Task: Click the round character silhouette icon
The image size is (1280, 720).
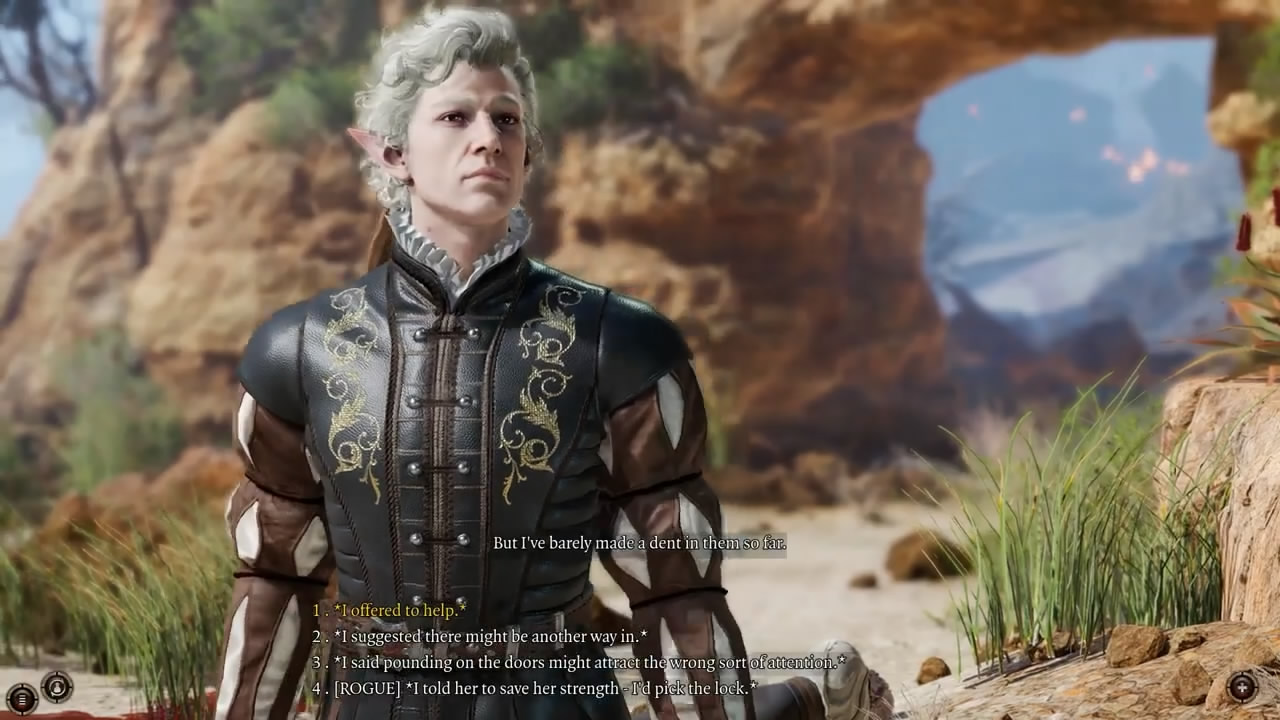Action: [57, 687]
